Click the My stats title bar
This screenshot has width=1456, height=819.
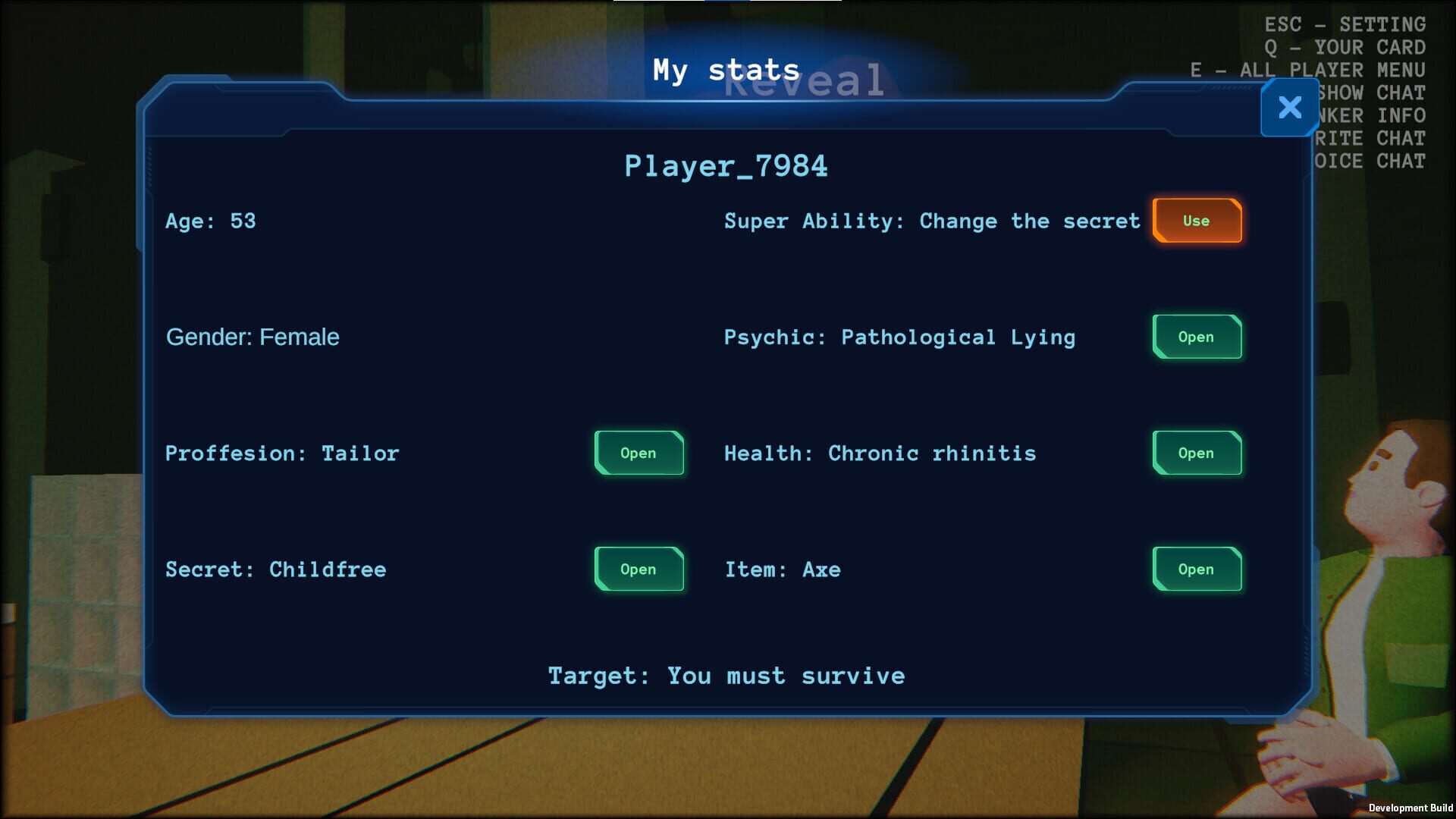click(726, 69)
